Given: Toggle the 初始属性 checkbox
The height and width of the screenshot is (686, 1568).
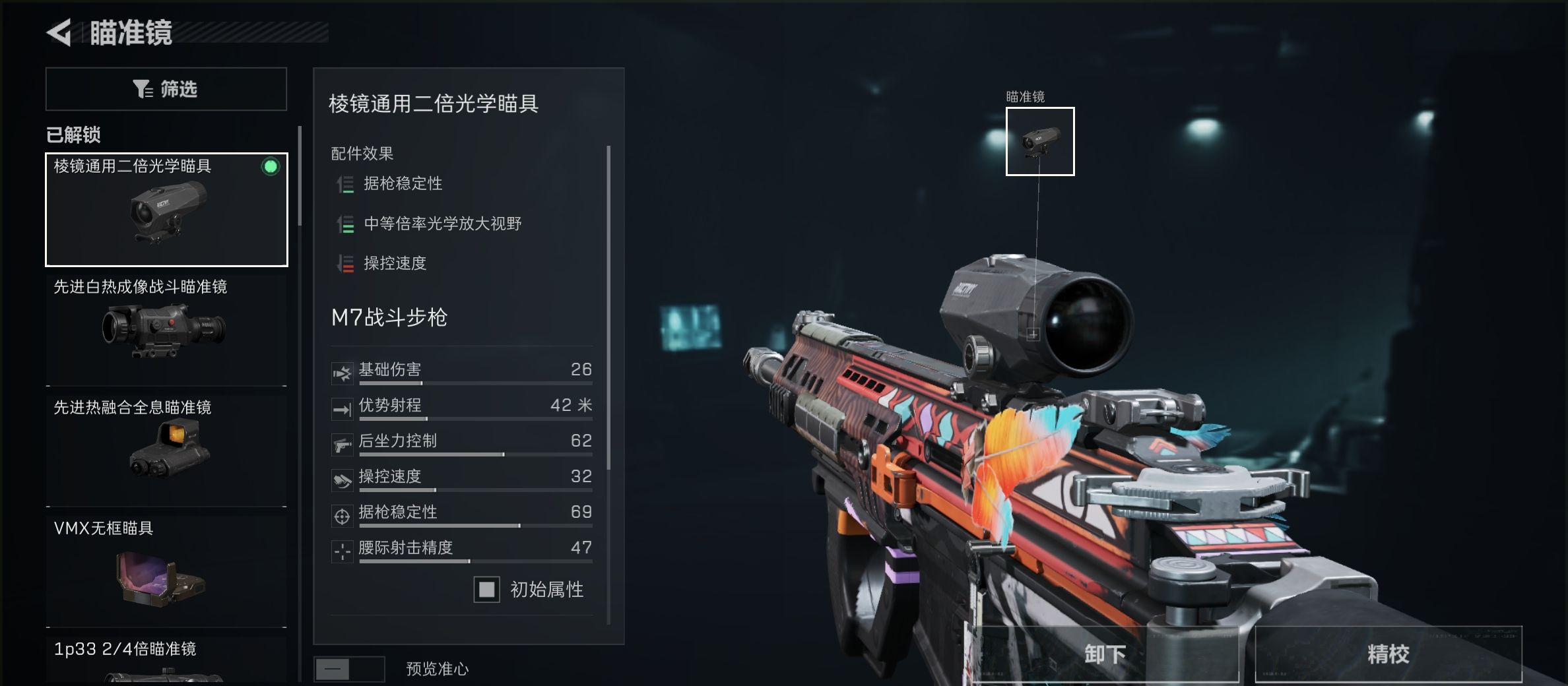Looking at the screenshot, I should (487, 589).
